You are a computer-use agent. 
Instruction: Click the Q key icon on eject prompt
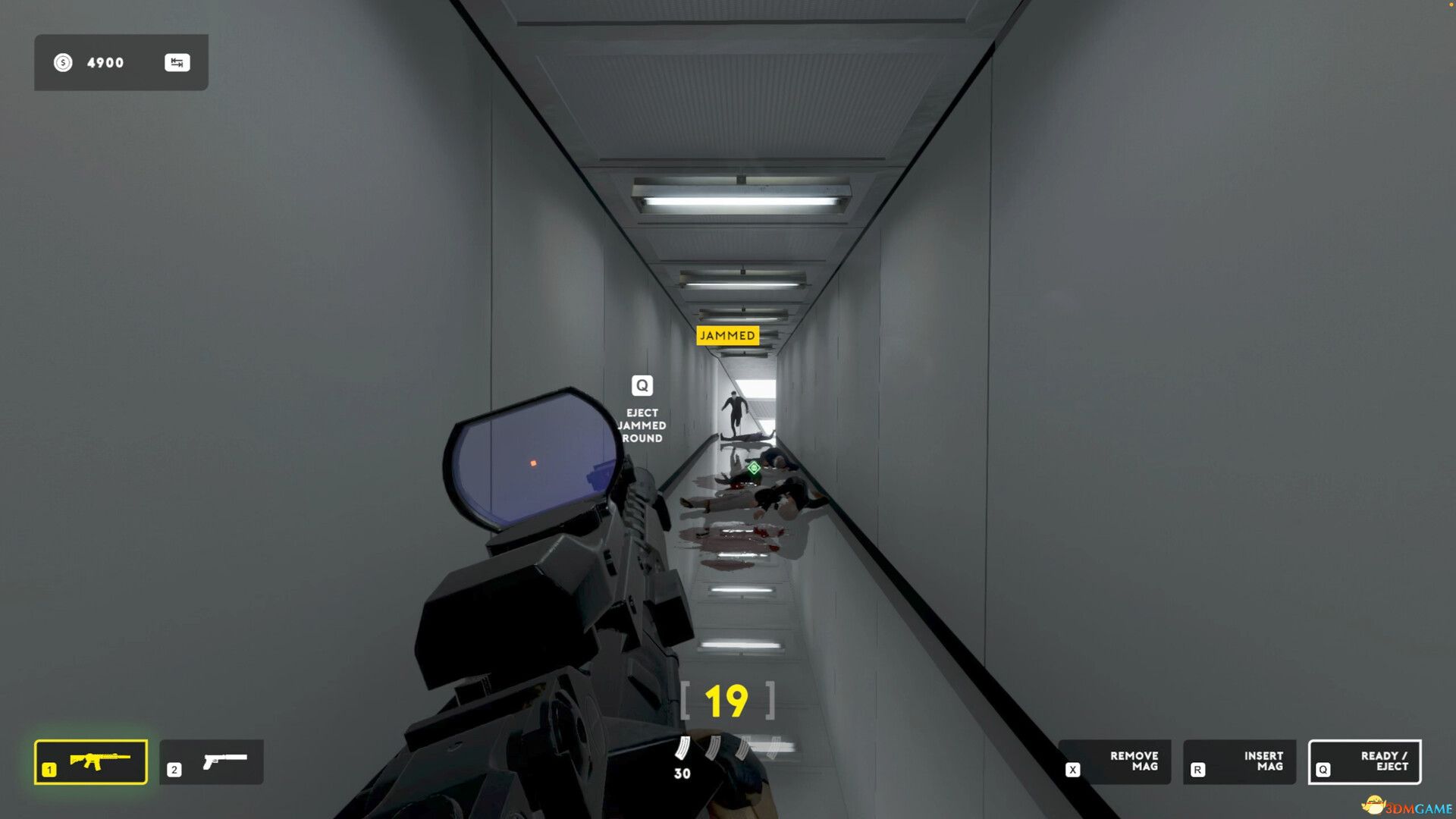pos(642,385)
